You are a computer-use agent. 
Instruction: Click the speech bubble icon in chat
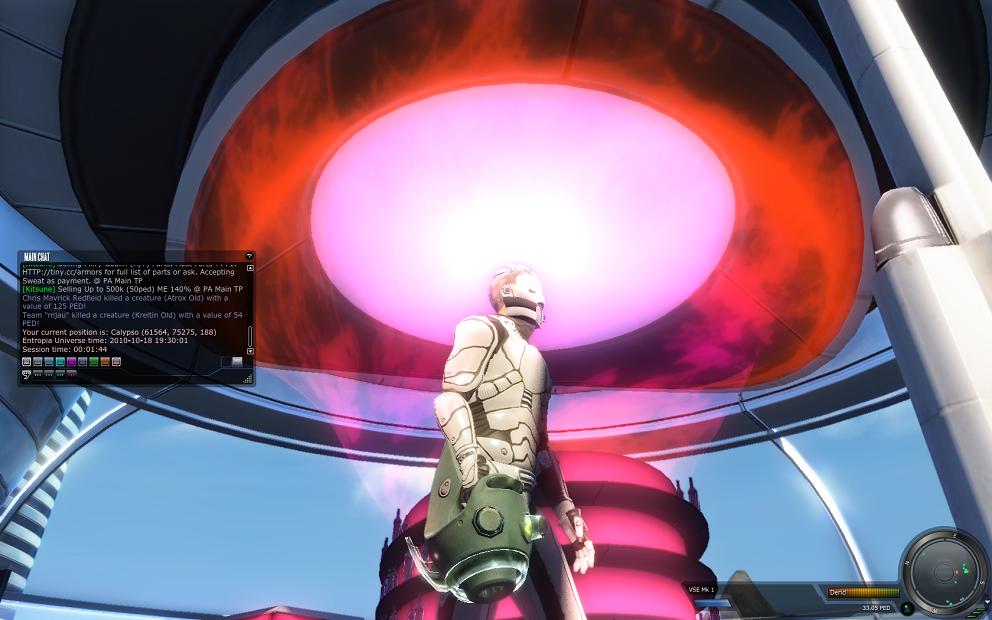coord(26,375)
